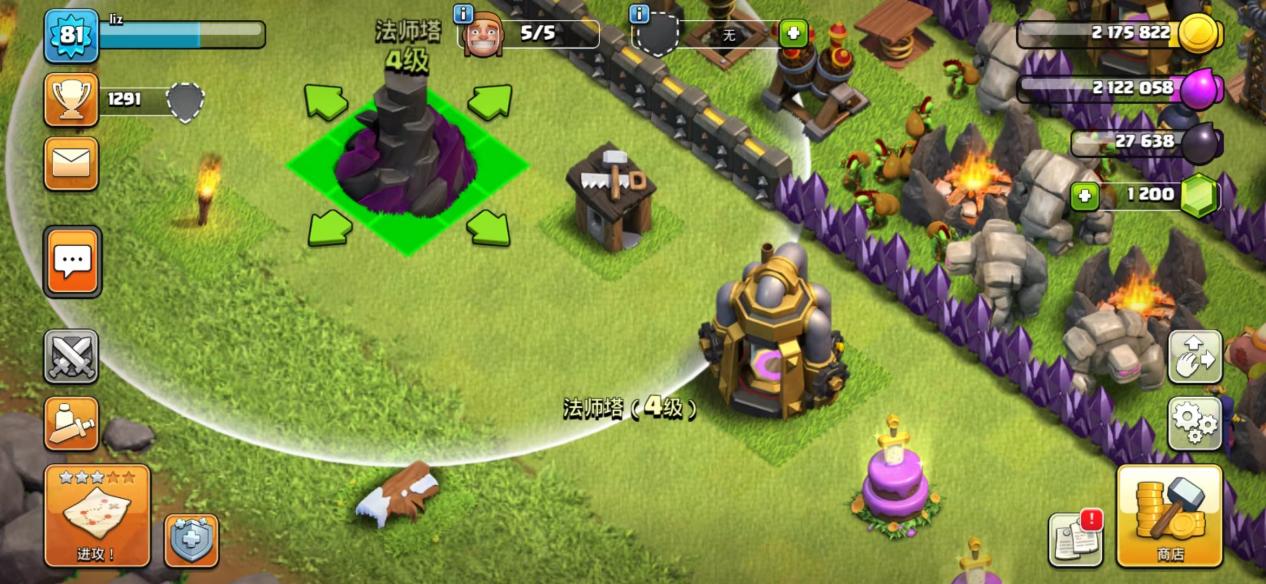
Task: Open the potion-and-sword army icon
Action: tap(71, 423)
